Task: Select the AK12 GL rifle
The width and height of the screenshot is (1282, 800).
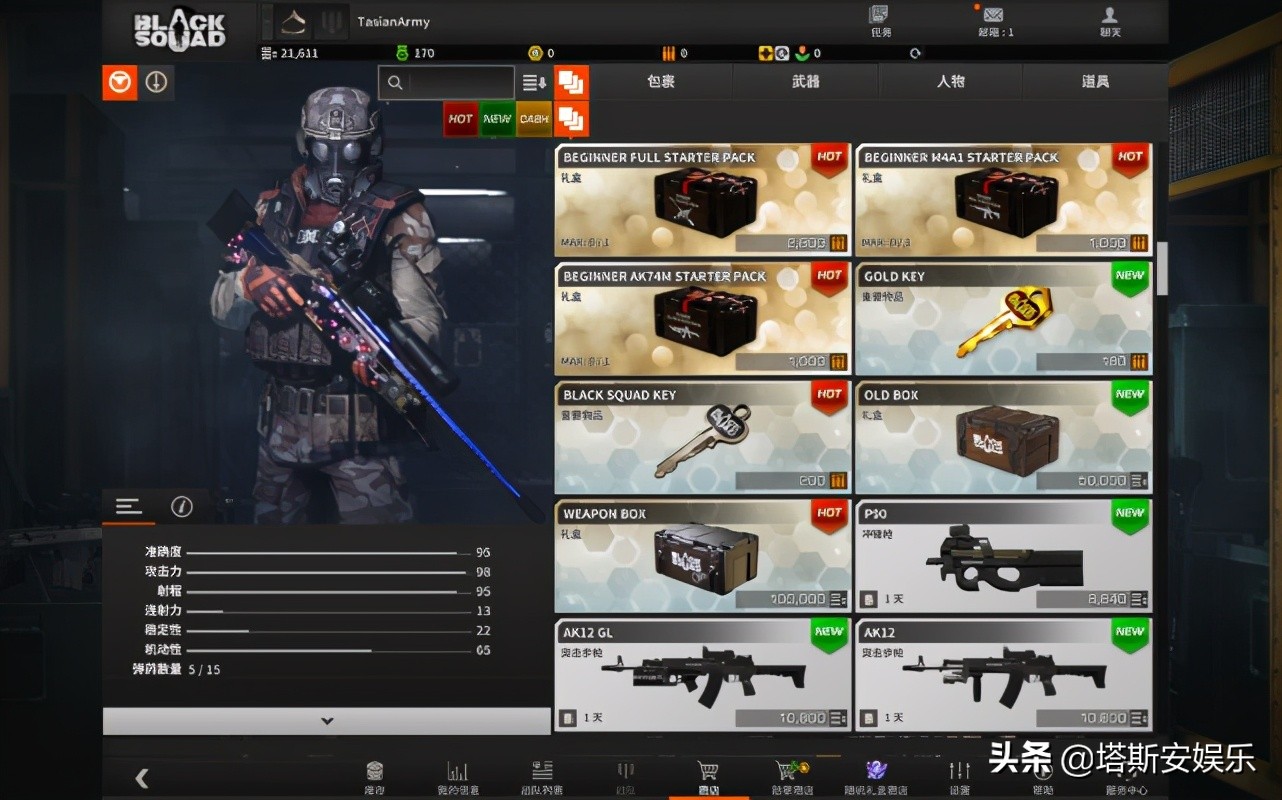Action: [x=702, y=675]
